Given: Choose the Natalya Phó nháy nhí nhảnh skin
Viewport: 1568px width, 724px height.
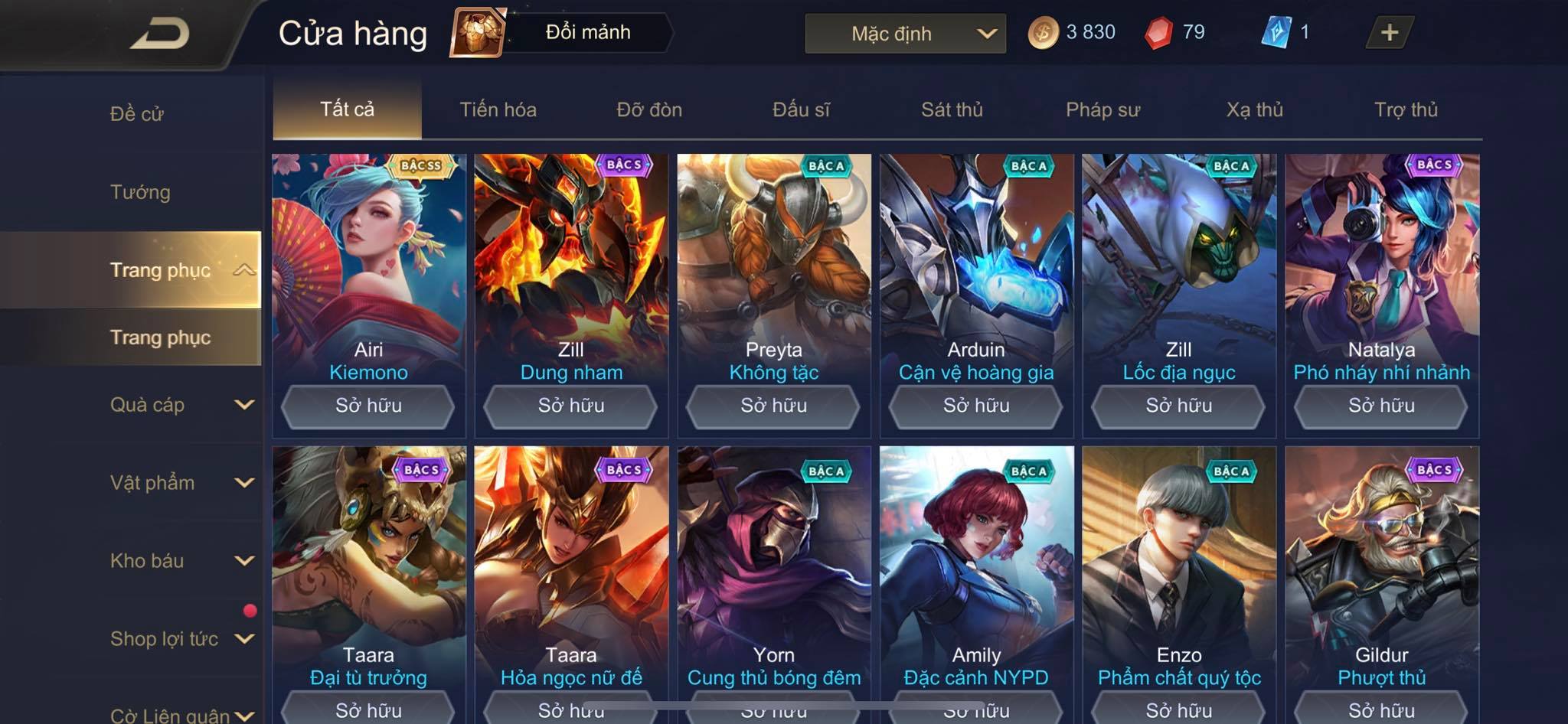Looking at the screenshot, I should [1381, 268].
